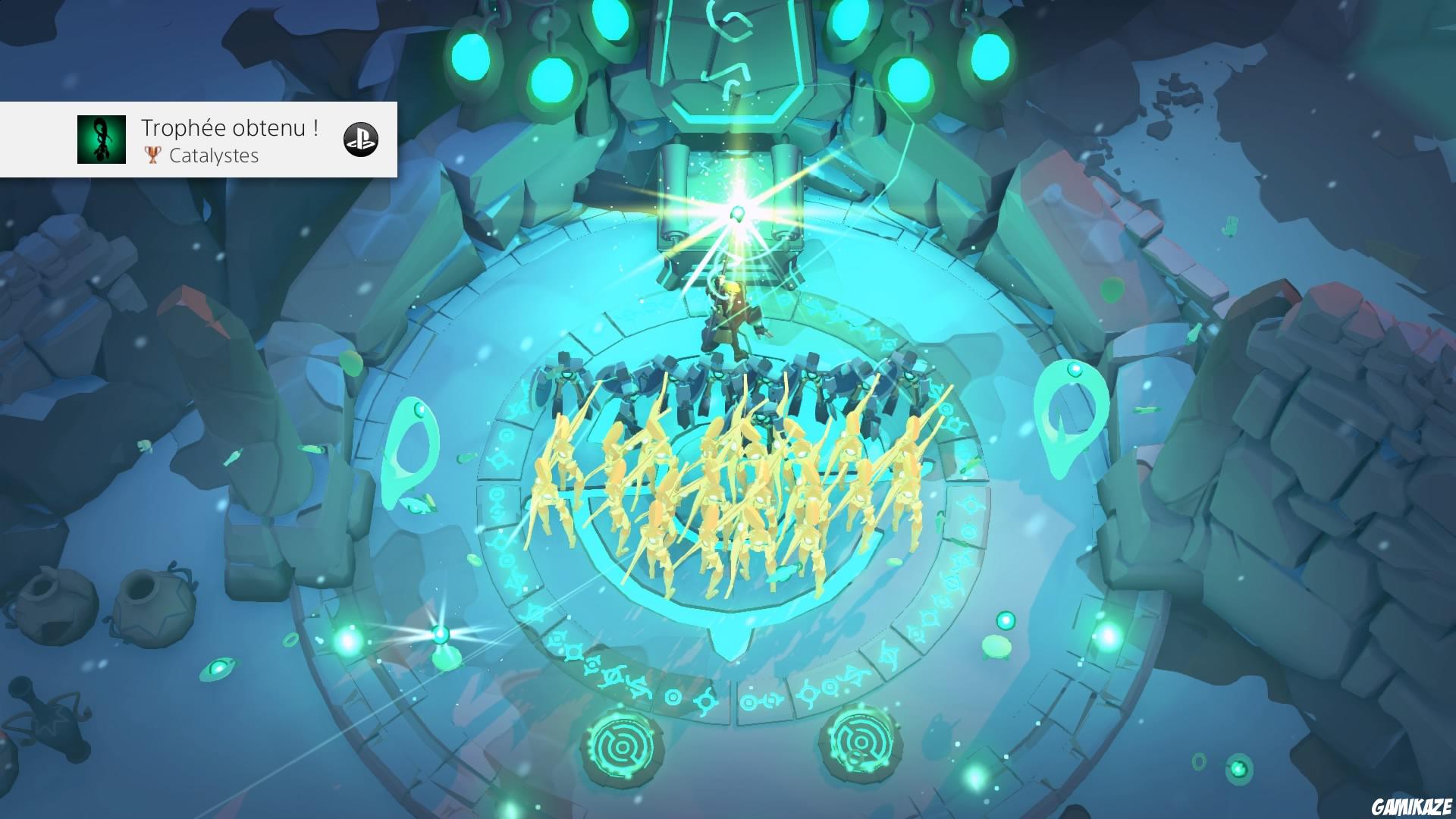Click the Catalystes trophy name text
Image resolution: width=1456 pixels, height=819 pixels.
[215, 156]
